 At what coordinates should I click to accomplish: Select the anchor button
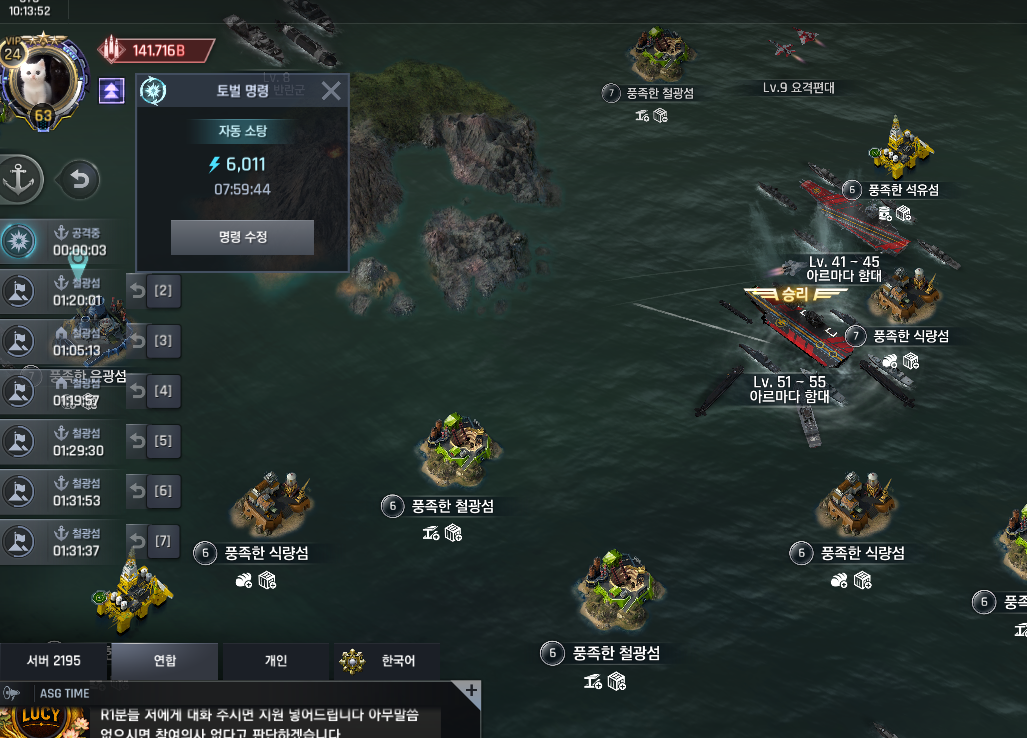21,179
